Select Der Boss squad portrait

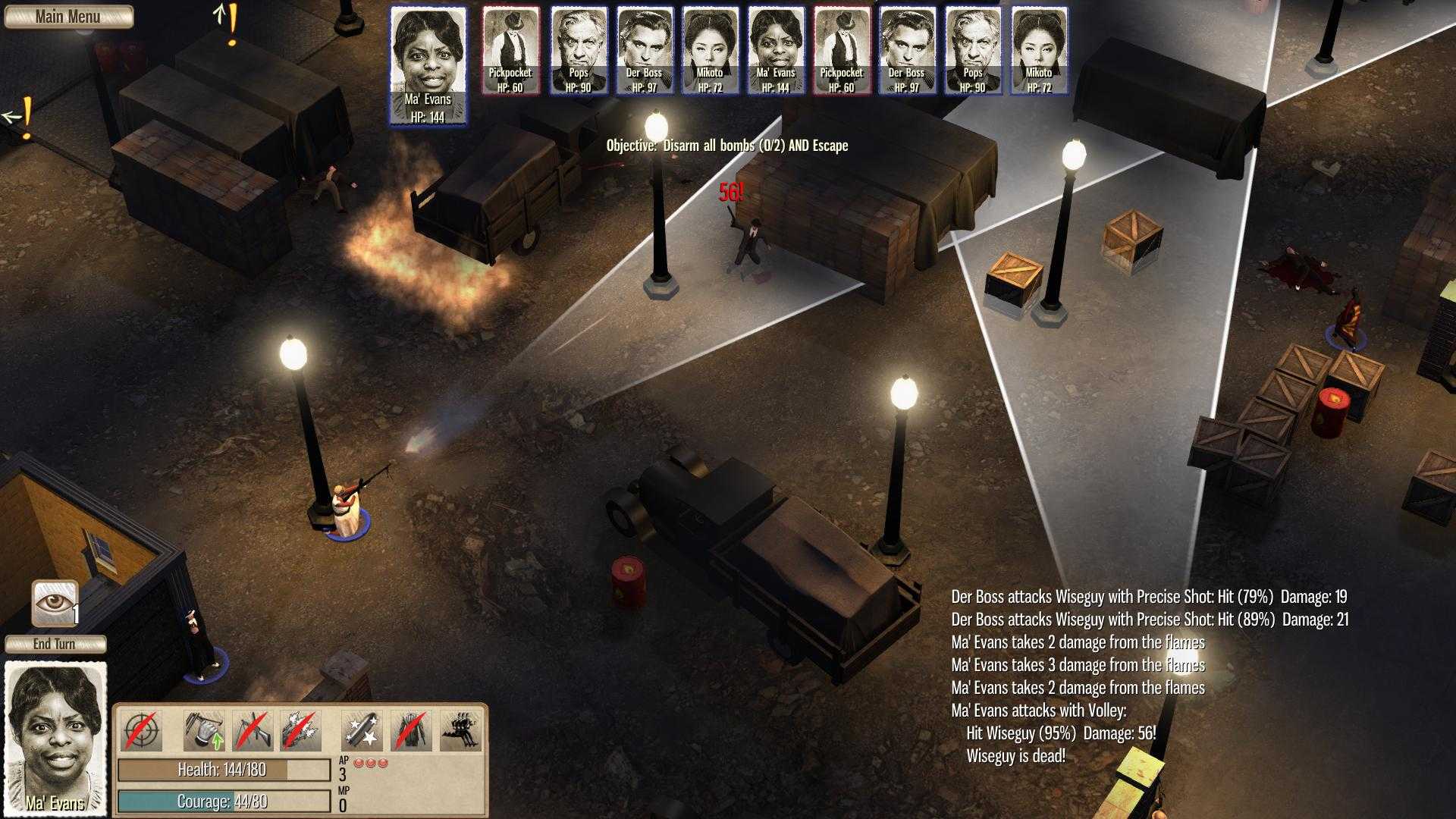(x=645, y=49)
